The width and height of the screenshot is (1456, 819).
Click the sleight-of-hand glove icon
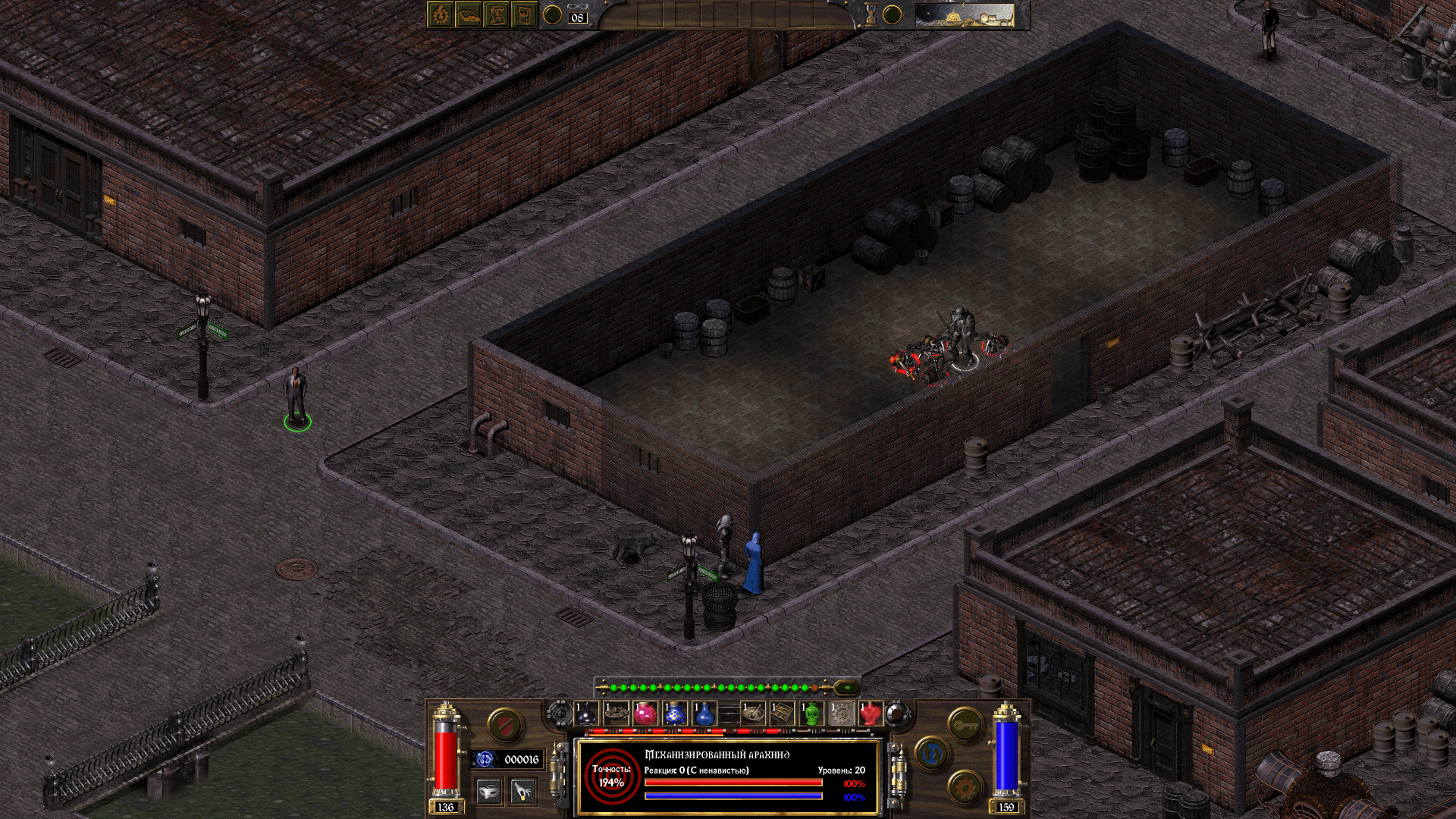tap(522, 793)
